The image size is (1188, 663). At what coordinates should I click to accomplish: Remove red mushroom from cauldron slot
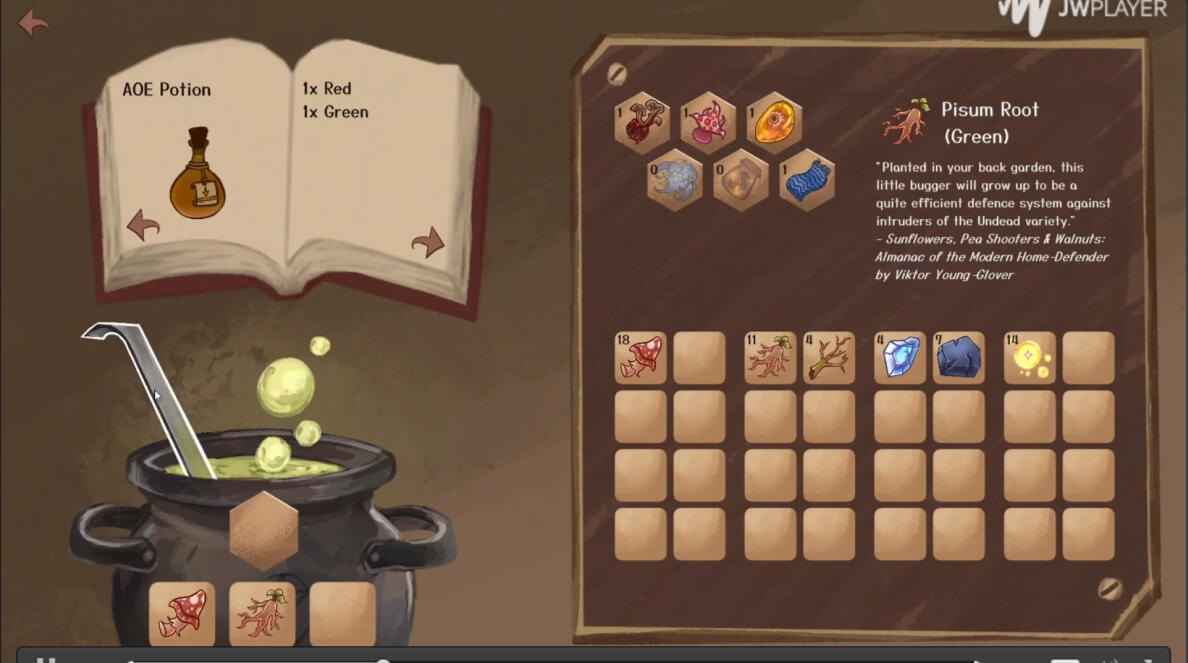(182, 613)
